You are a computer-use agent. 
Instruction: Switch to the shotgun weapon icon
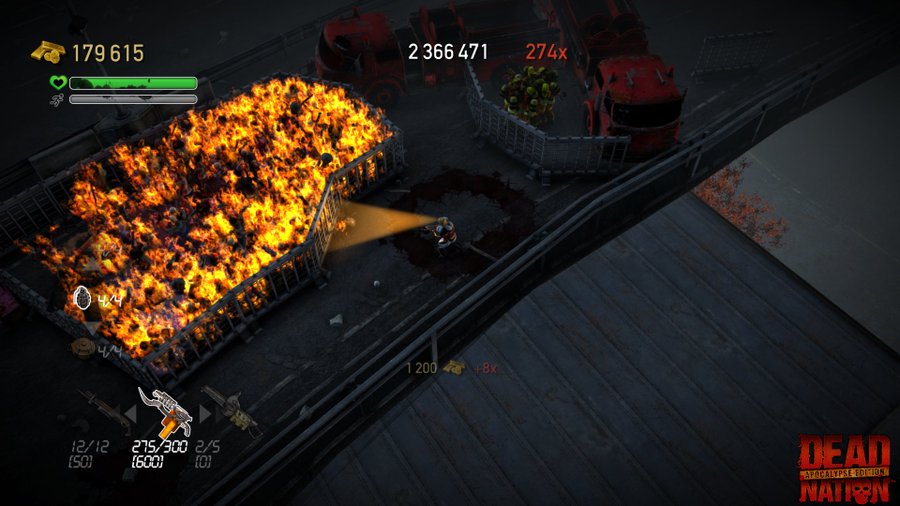(x=102, y=409)
